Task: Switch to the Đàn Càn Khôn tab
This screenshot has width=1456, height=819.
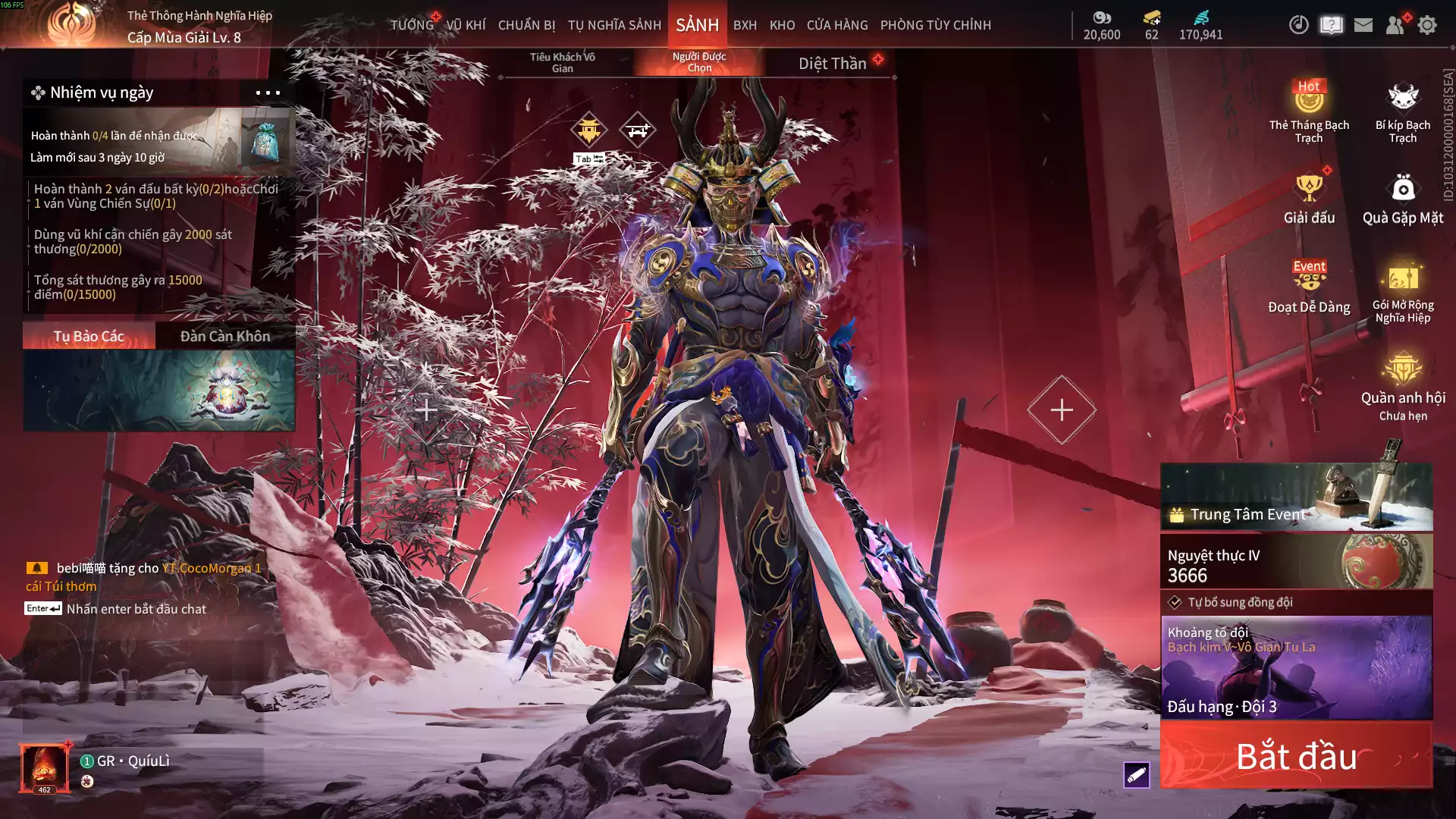Action: point(224,336)
